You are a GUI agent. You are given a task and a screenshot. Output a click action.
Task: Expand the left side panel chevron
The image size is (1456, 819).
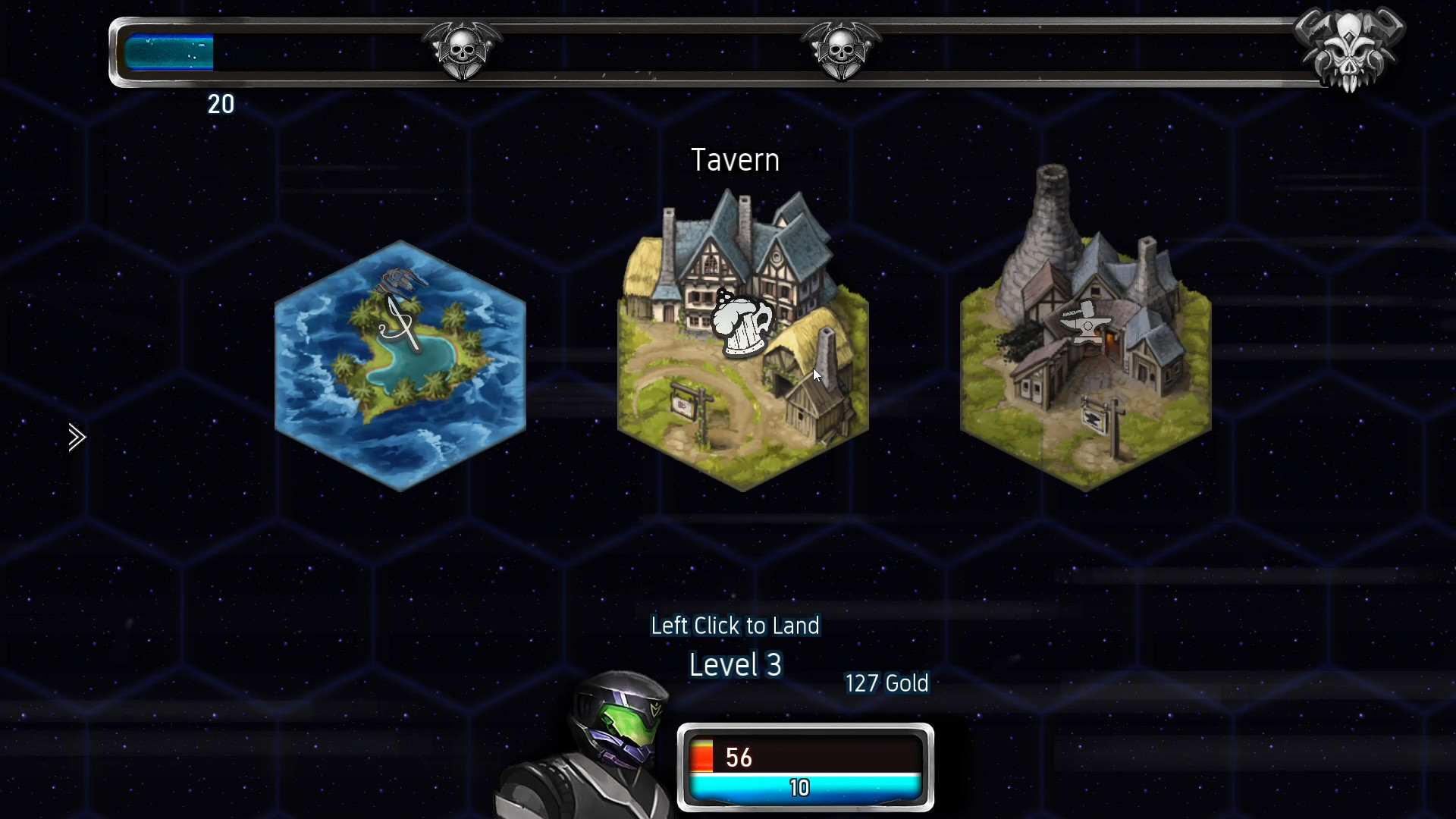(x=76, y=437)
